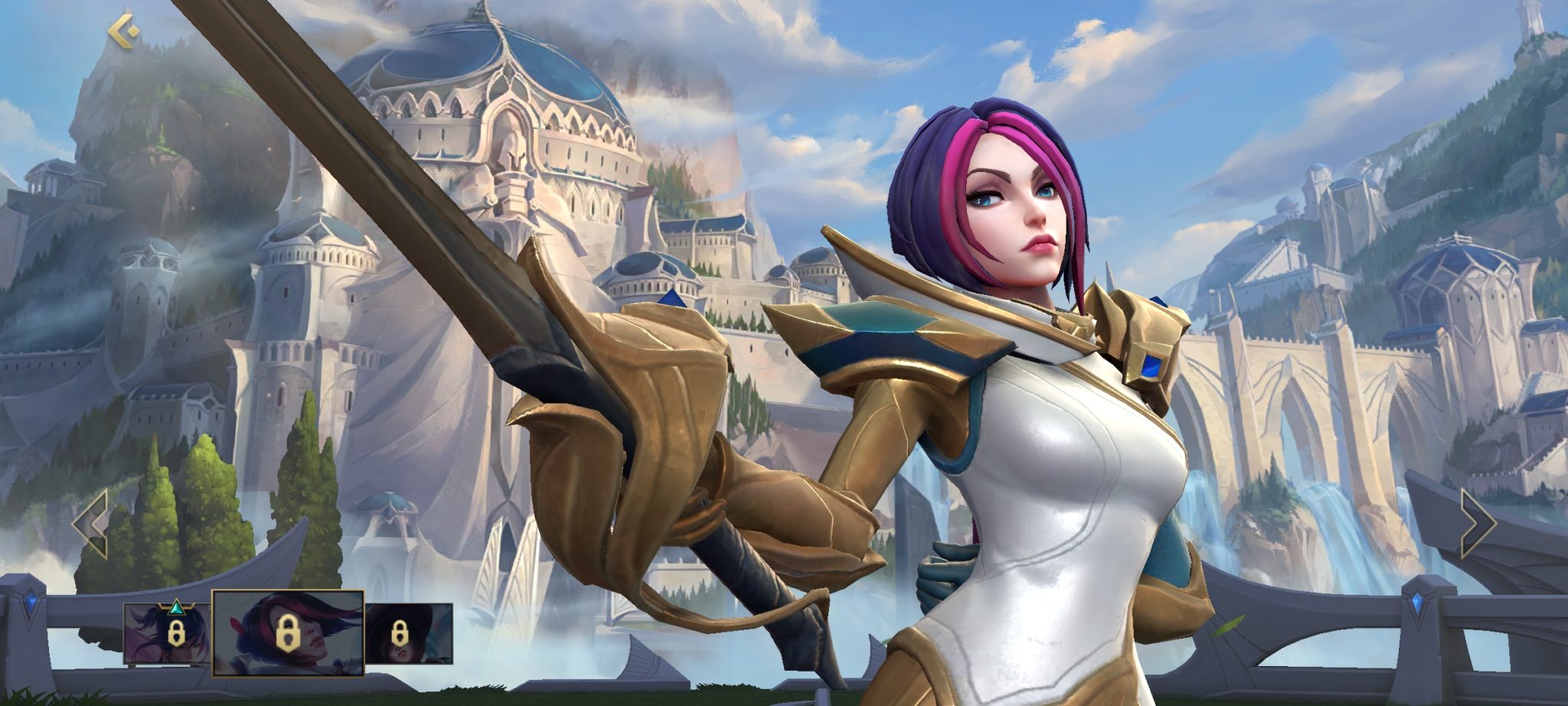
Task: Show the previous champion with left chevron
Action: point(90,524)
